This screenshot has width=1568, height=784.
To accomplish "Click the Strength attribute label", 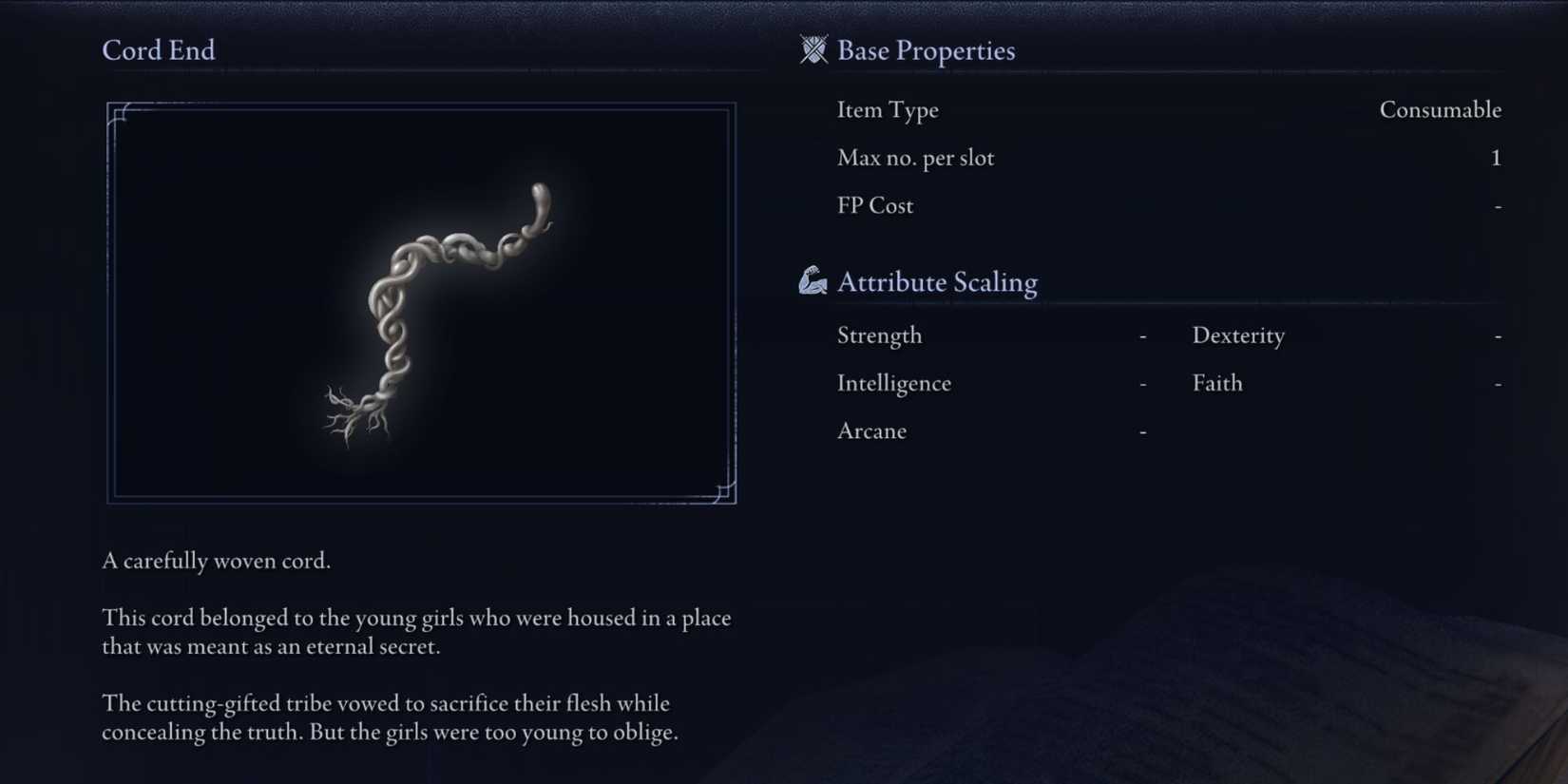I will coord(879,335).
